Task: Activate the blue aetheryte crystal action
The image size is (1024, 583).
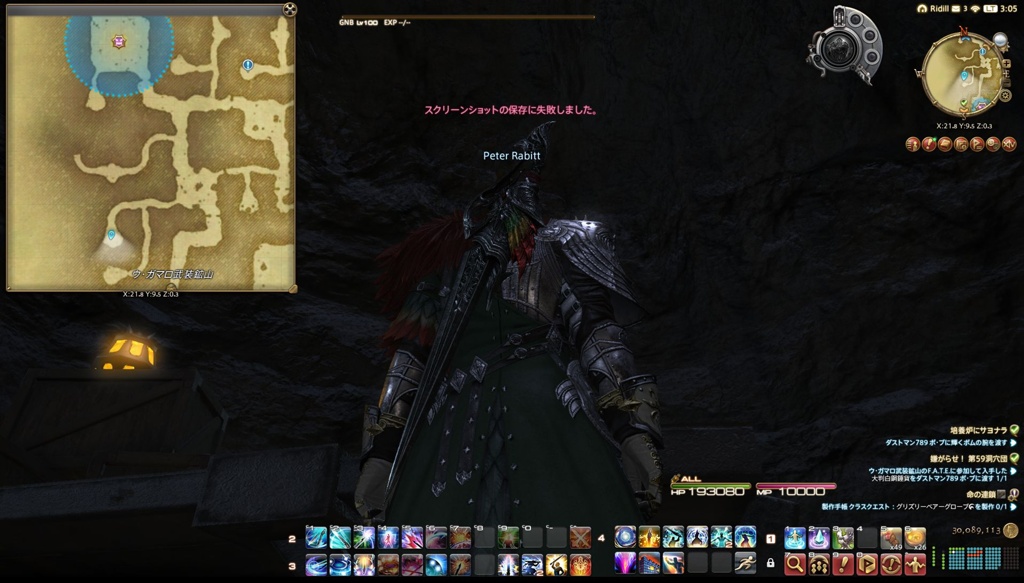Action: [x=819, y=538]
